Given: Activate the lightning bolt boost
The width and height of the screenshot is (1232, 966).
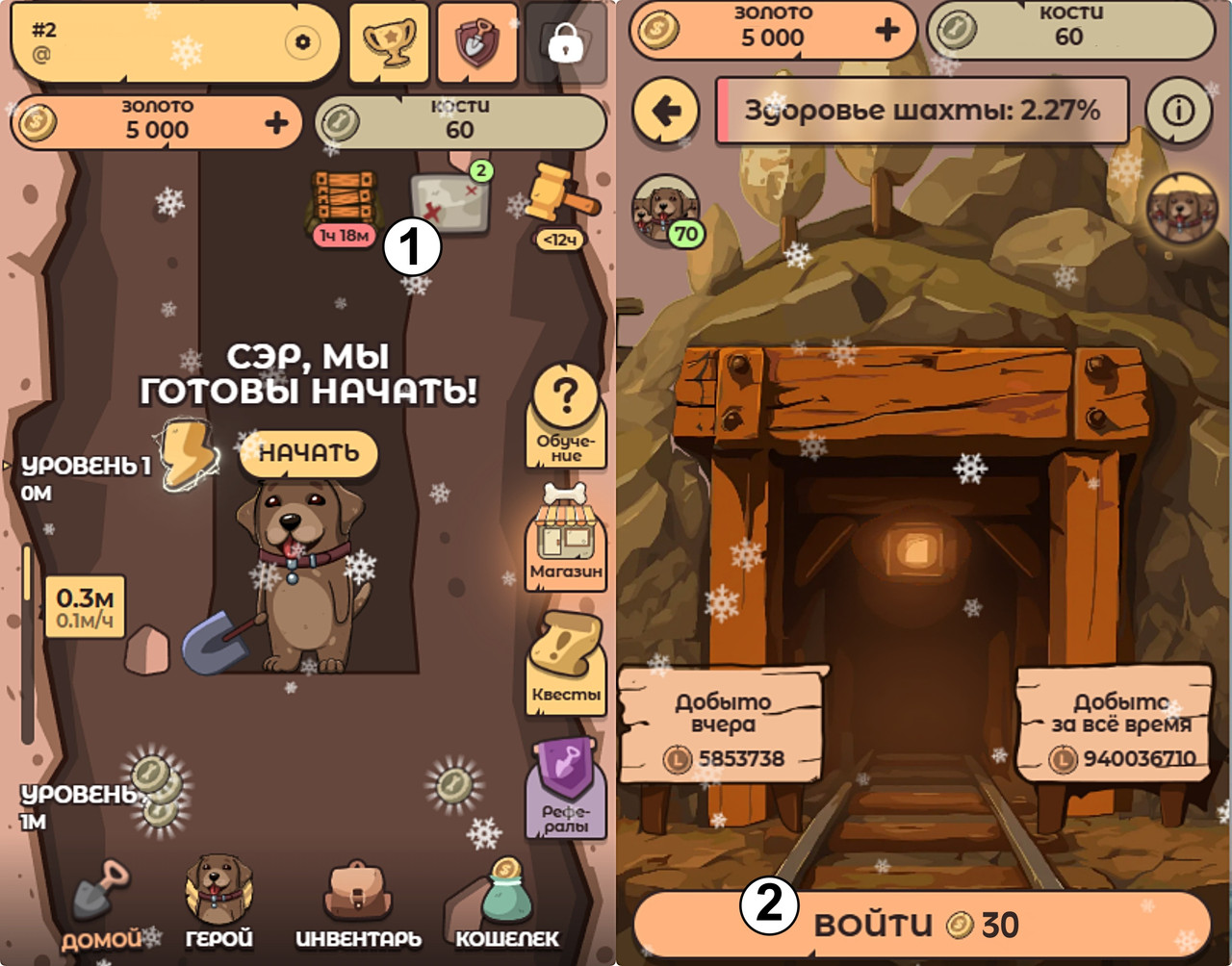Looking at the screenshot, I should (x=187, y=454).
